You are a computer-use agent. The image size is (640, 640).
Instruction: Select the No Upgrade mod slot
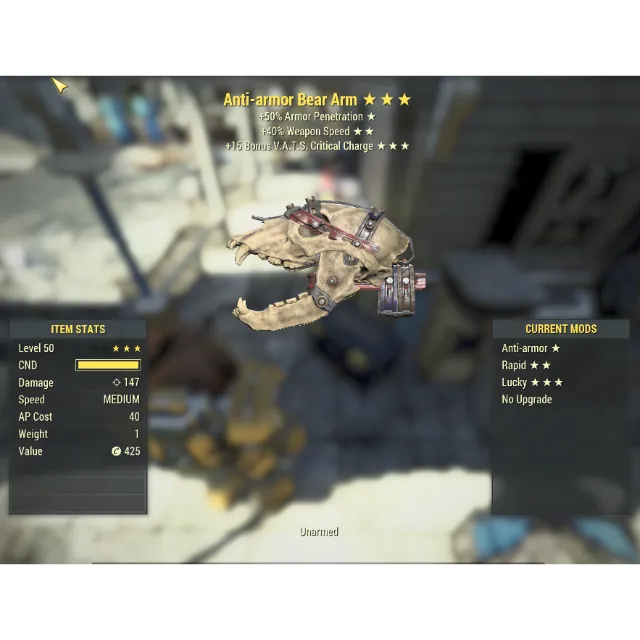pos(527,399)
